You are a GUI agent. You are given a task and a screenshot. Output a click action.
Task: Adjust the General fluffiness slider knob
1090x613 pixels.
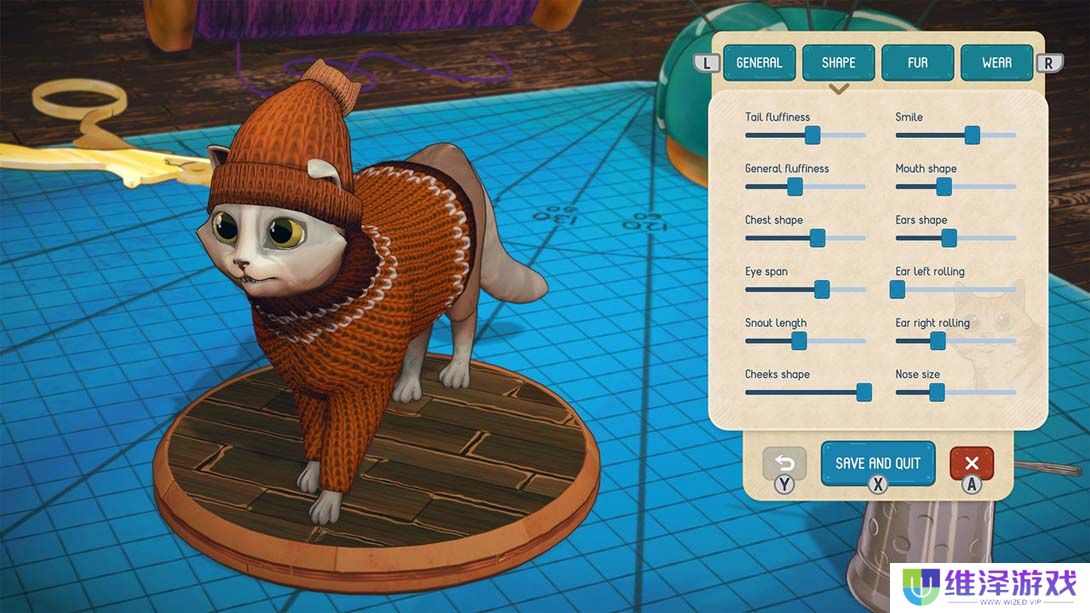[795, 186]
